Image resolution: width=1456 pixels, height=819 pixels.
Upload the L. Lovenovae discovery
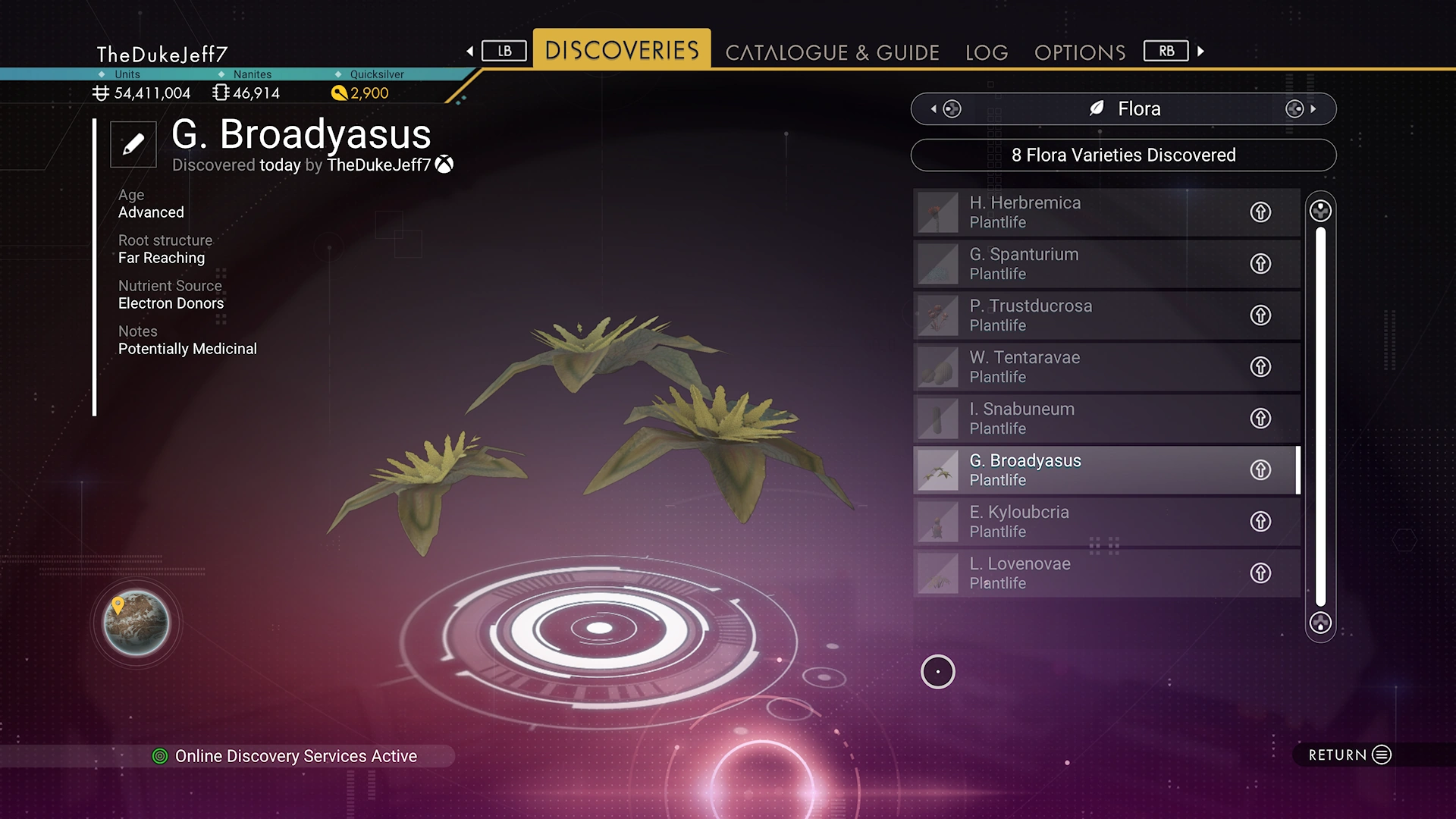pos(1260,573)
